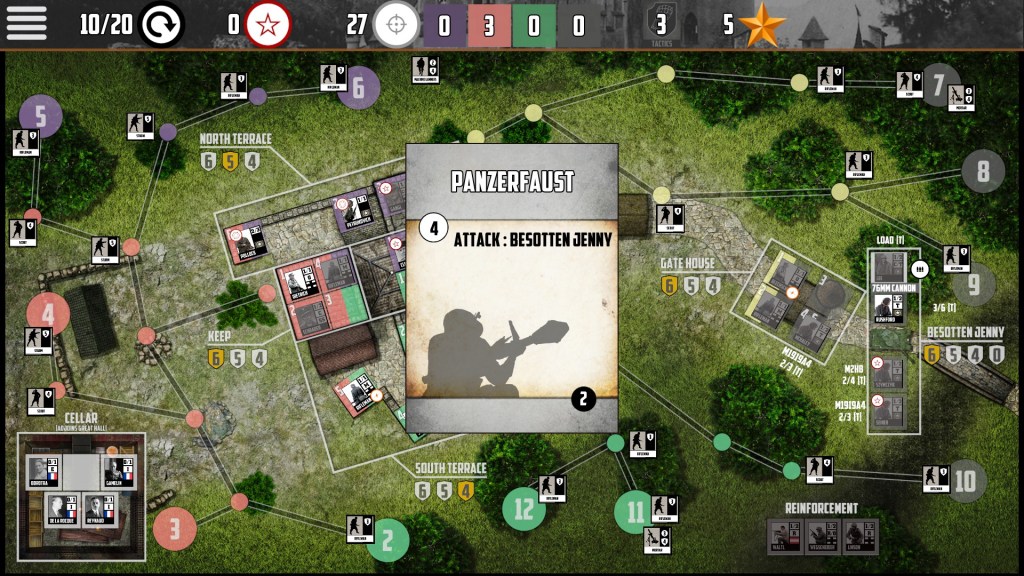Screen dimensions: 1024x576
Task: Click the white crosshair icon
Action: click(396, 24)
